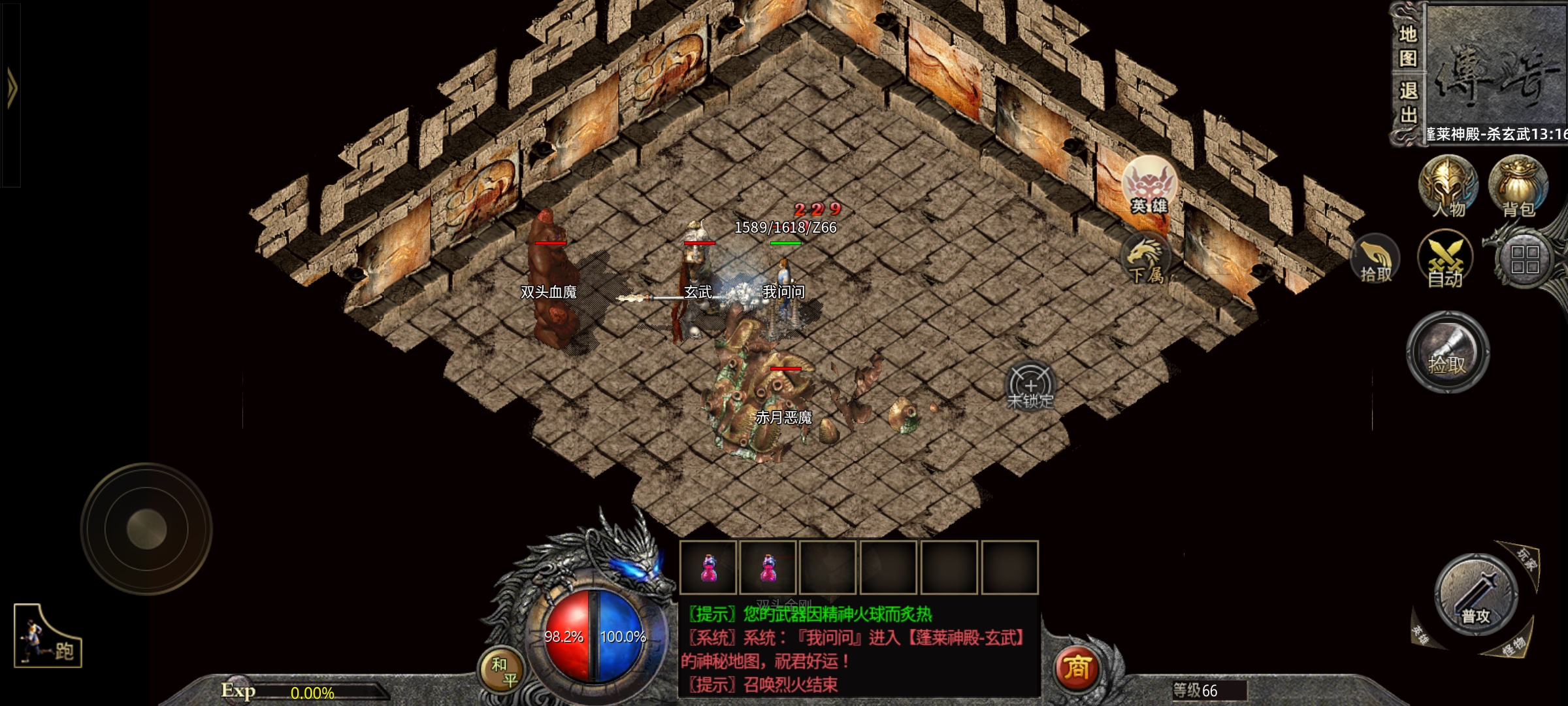Switch the 和平 peace attack mode
Image resolution: width=1568 pixels, height=706 pixels.
[504, 672]
